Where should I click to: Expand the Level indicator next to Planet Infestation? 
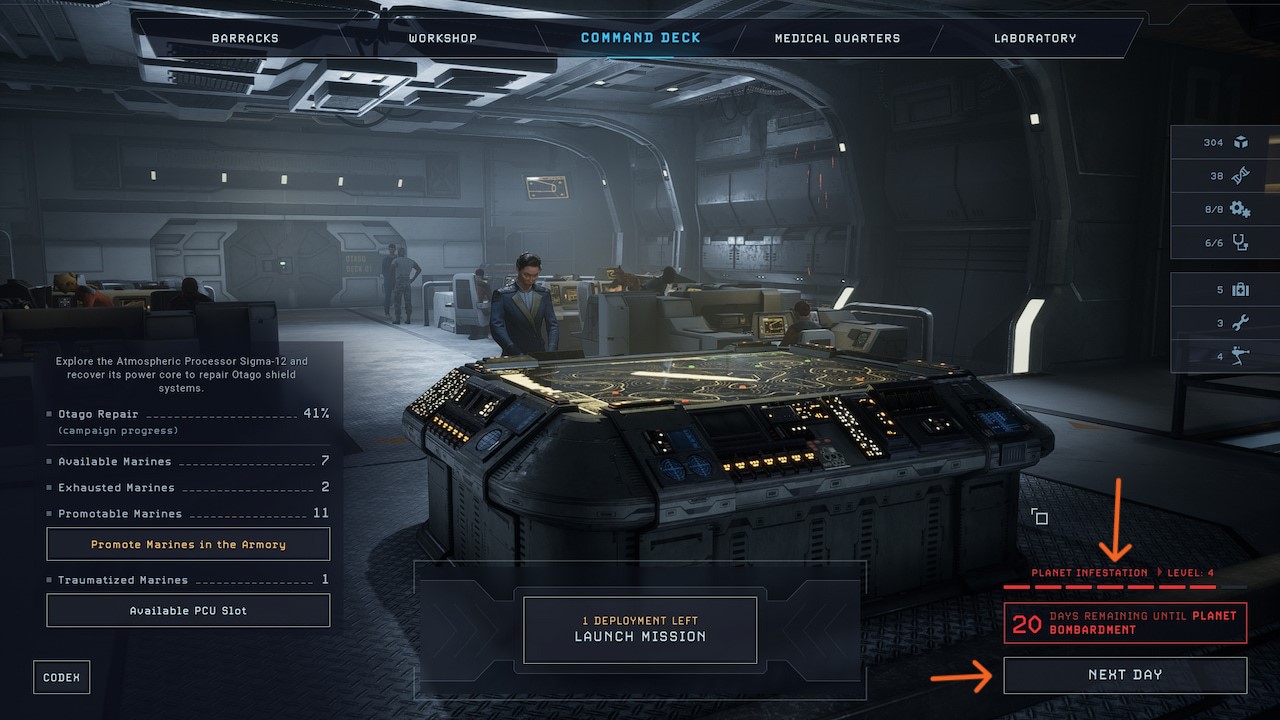(1193, 573)
